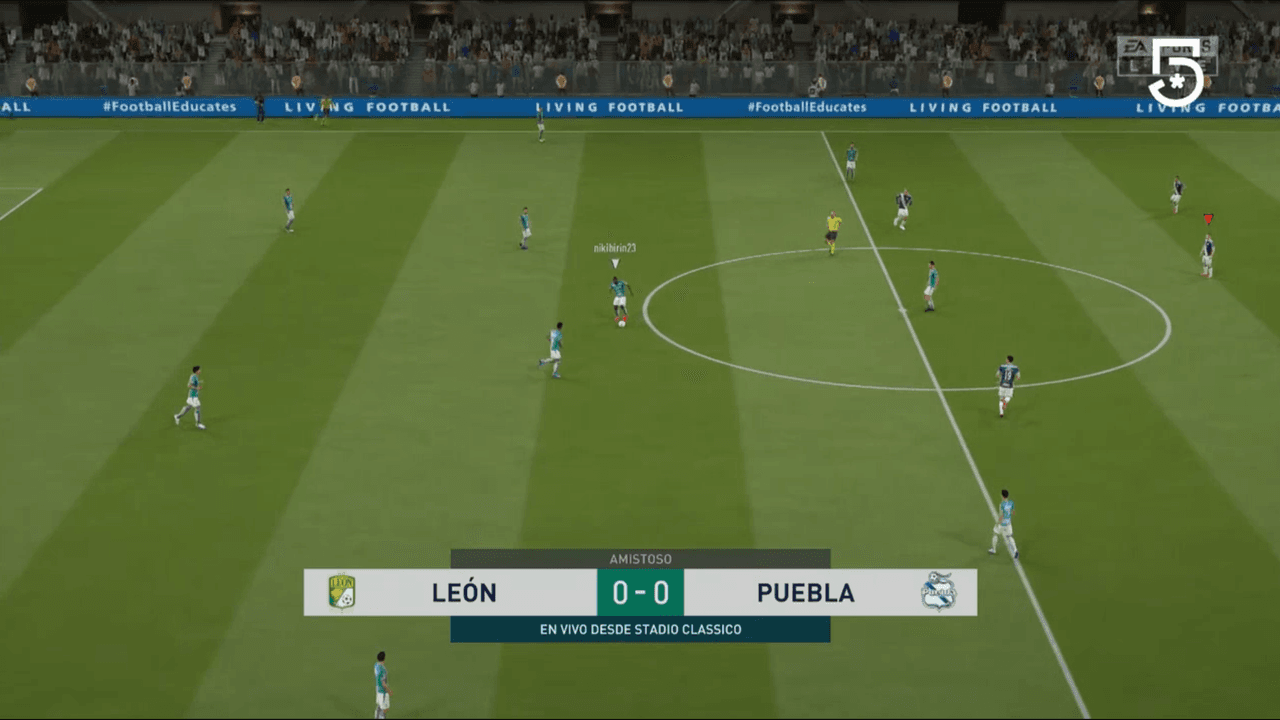Screen dimensions: 1280x720
Task: Click the nikihirin23 player nametag
Action: tap(615, 248)
